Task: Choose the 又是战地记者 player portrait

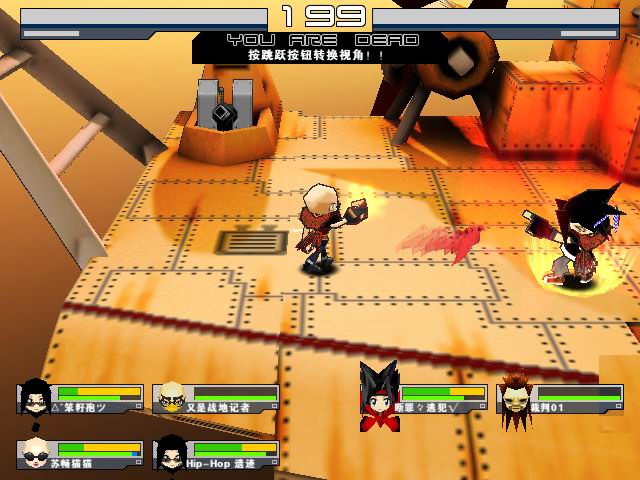Action: click(x=171, y=397)
